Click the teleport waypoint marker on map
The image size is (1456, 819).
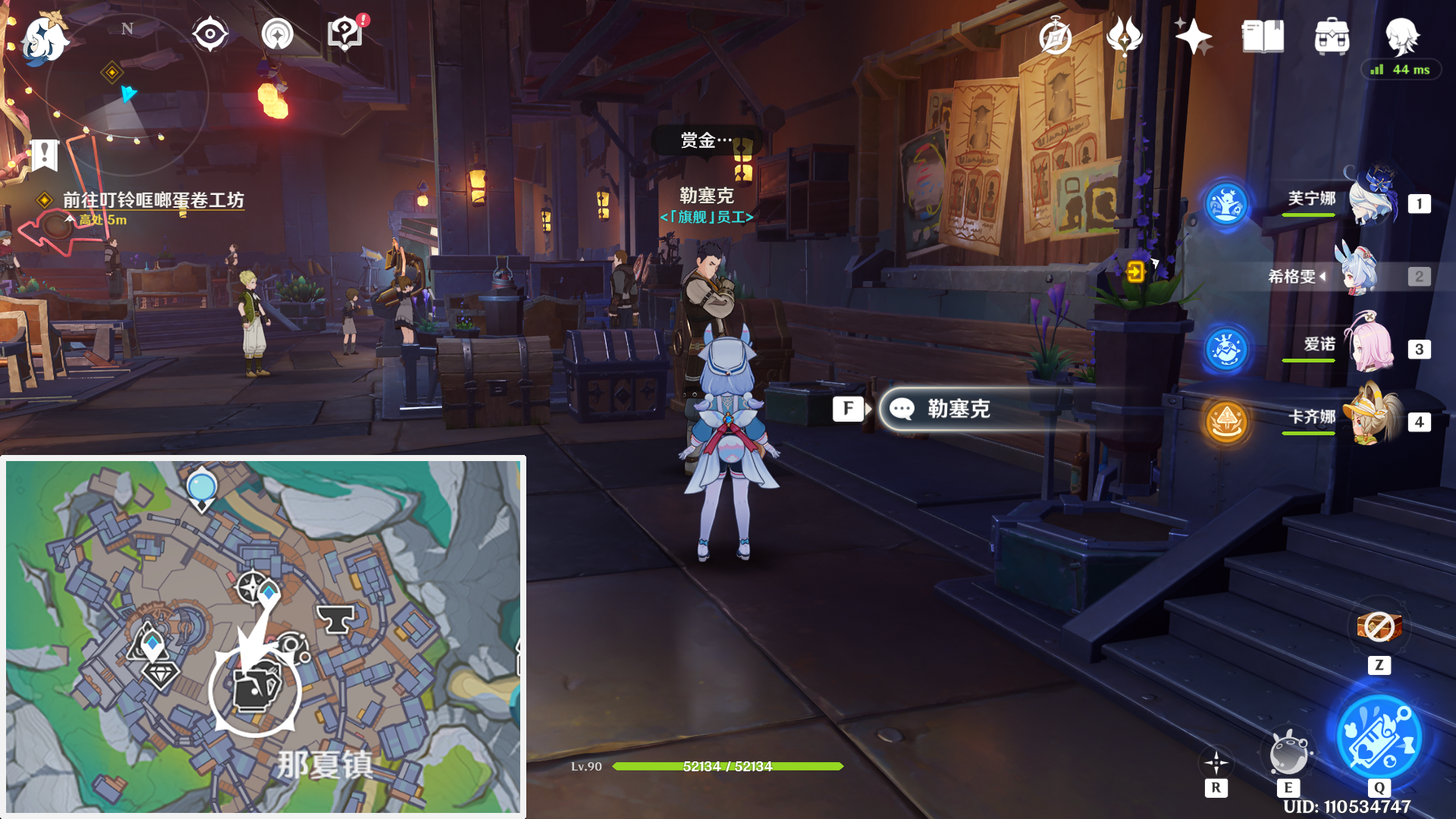201,489
